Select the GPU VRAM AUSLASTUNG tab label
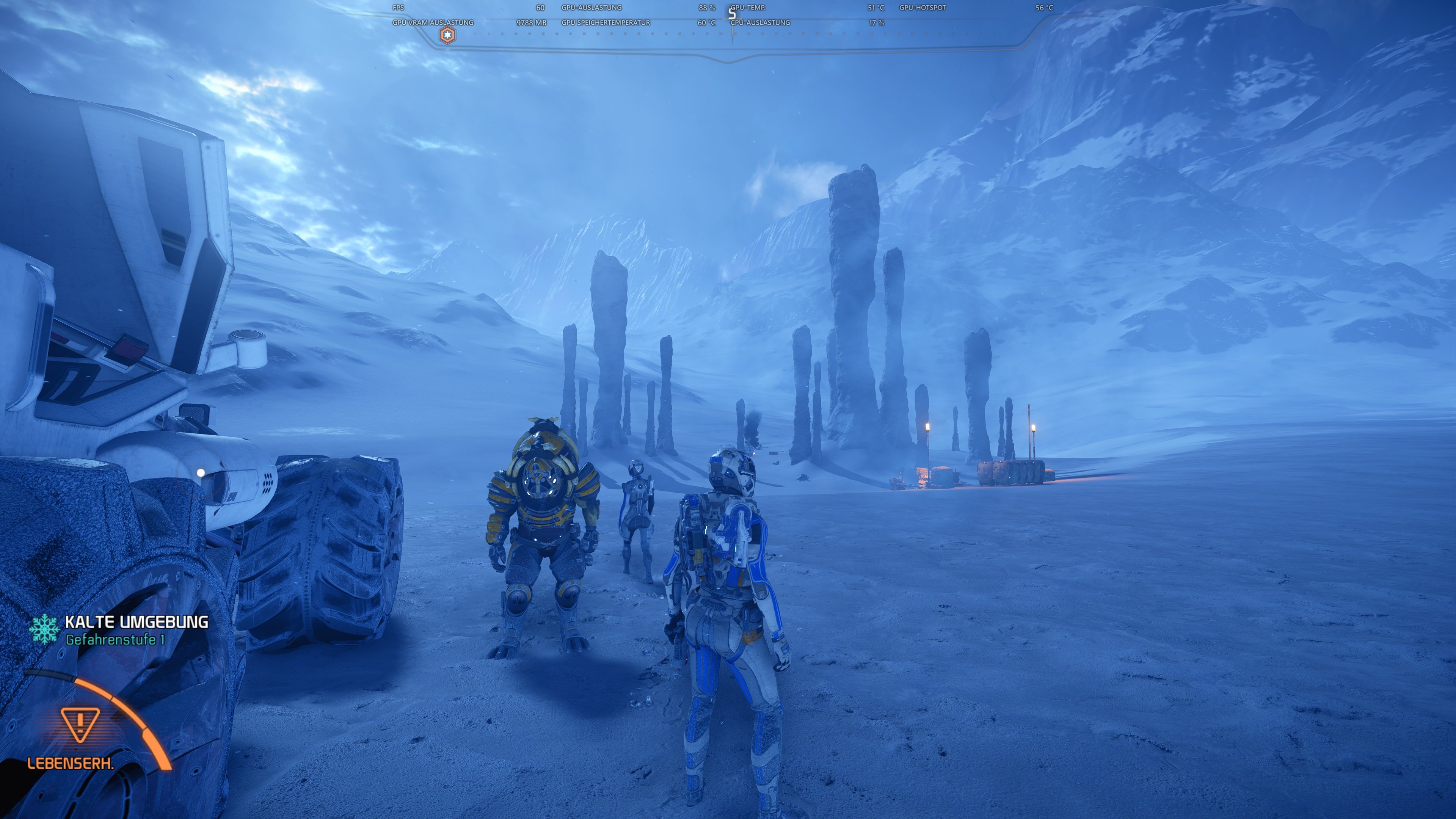 click(x=433, y=23)
